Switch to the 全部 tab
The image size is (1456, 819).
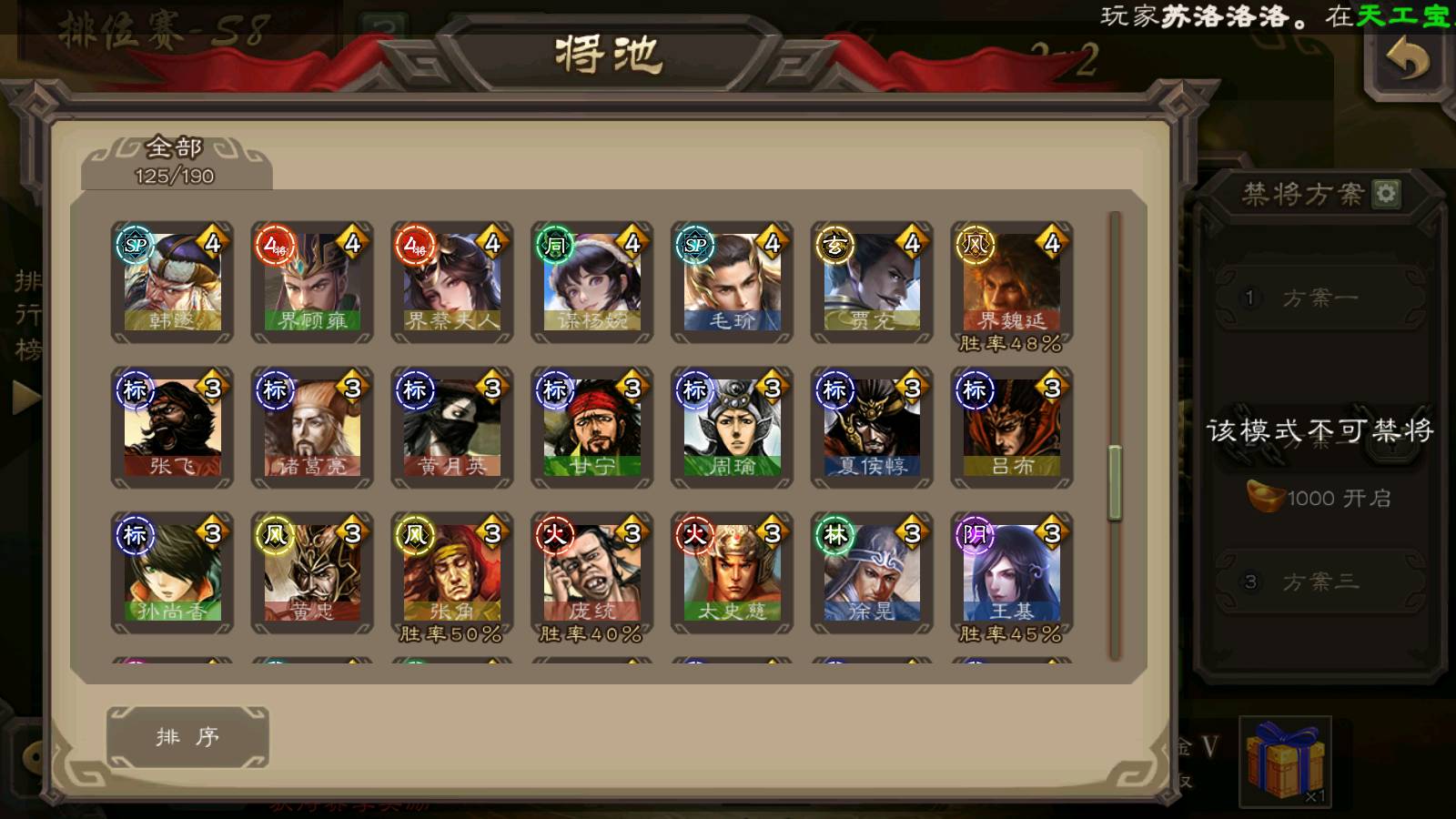coord(175,161)
